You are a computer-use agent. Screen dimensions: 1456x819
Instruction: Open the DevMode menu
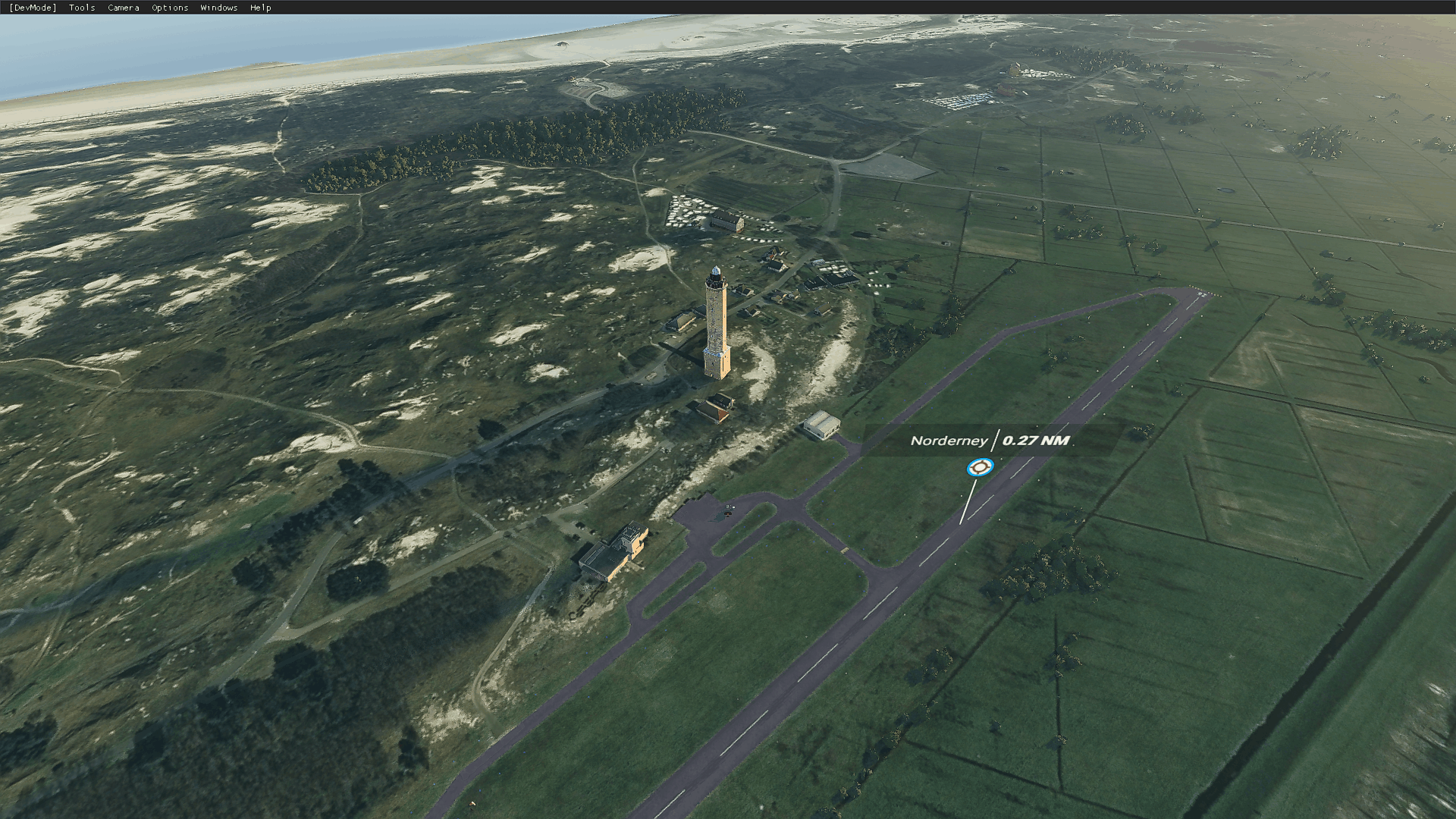coord(33,8)
